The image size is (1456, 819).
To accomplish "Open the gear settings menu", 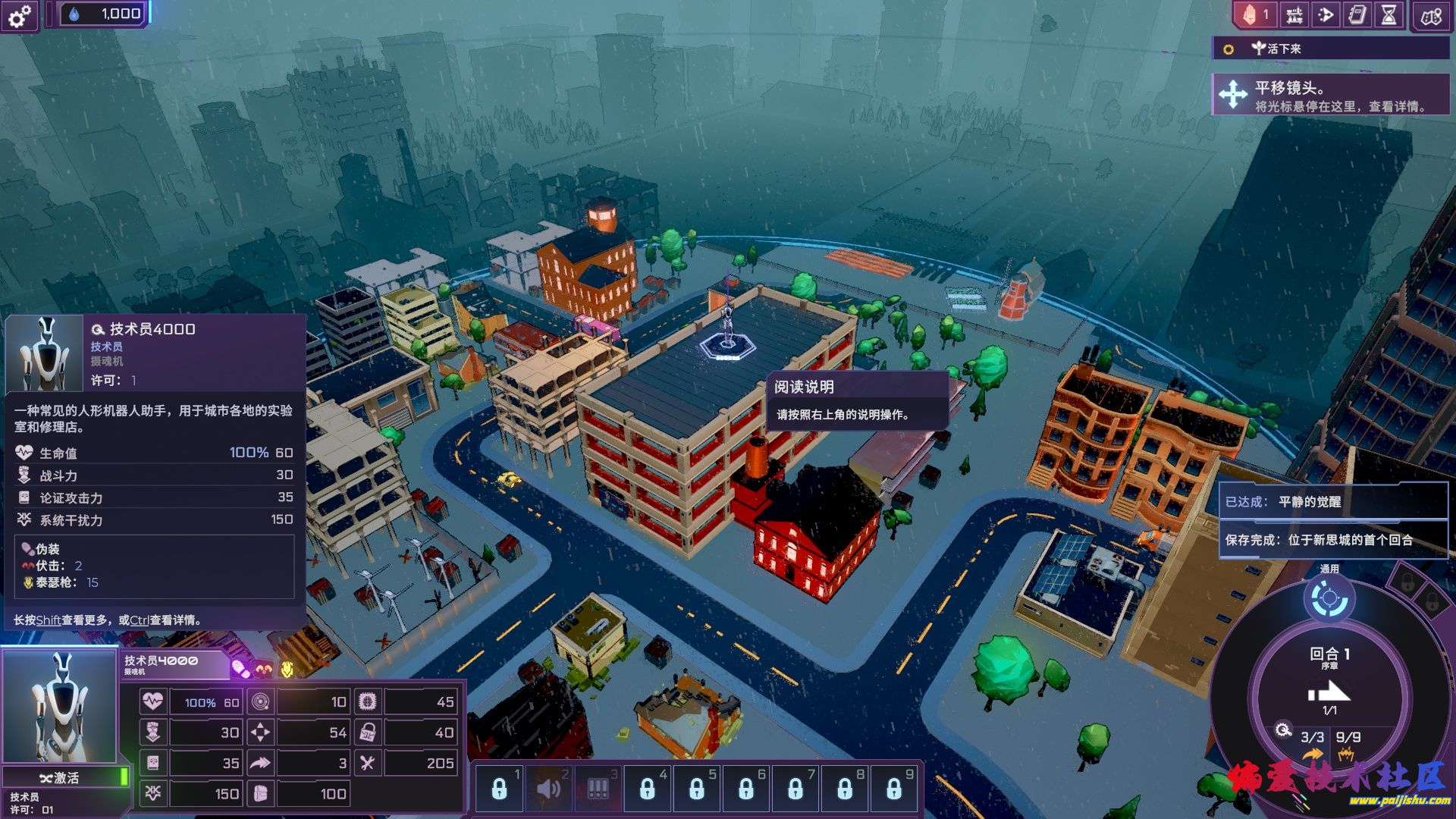I will point(20,15).
